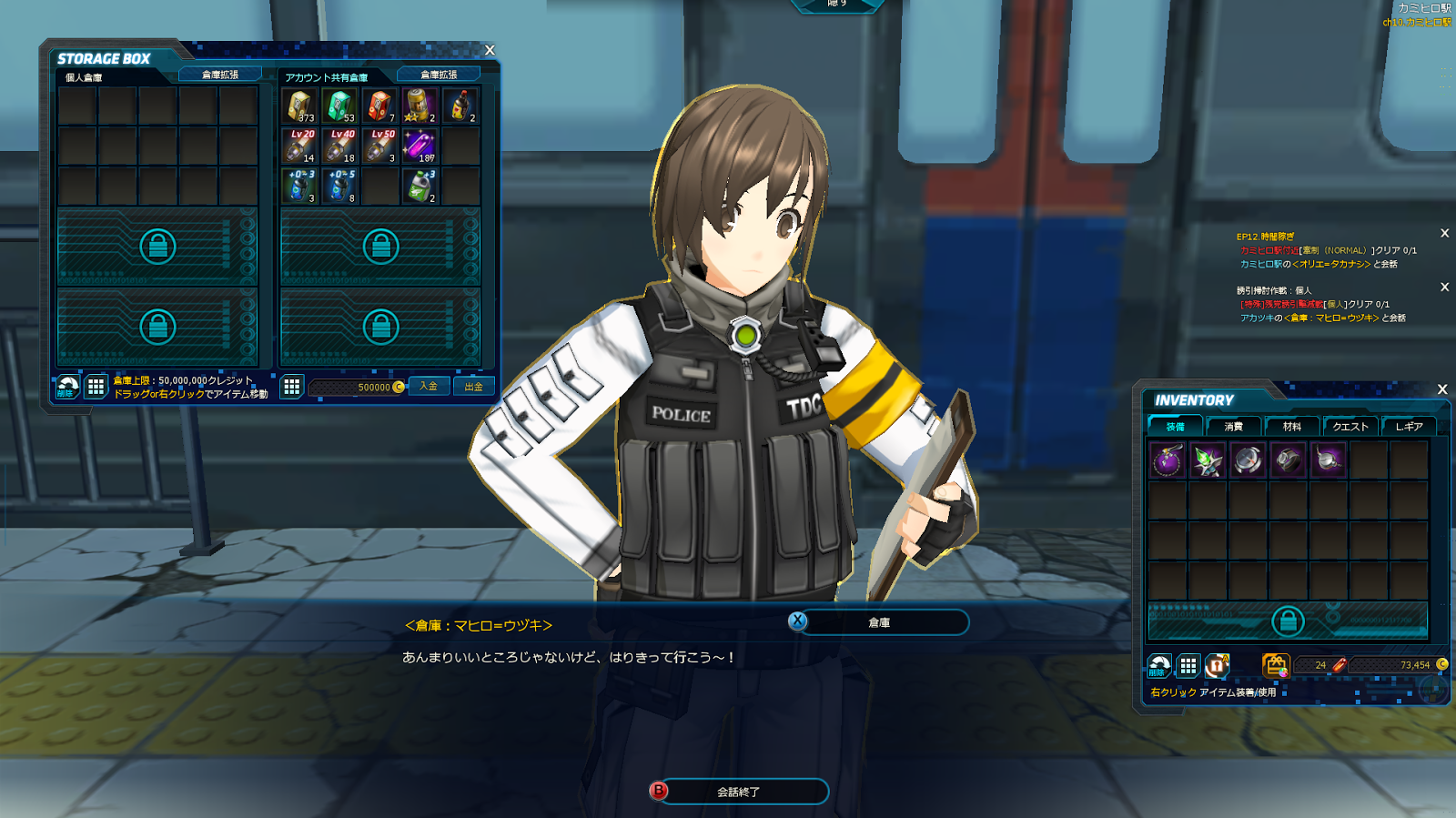The height and width of the screenshot is (818, 1456).
Task: Click 倉庫拡張 above the account shared storage
Action: tap(439, 75)
